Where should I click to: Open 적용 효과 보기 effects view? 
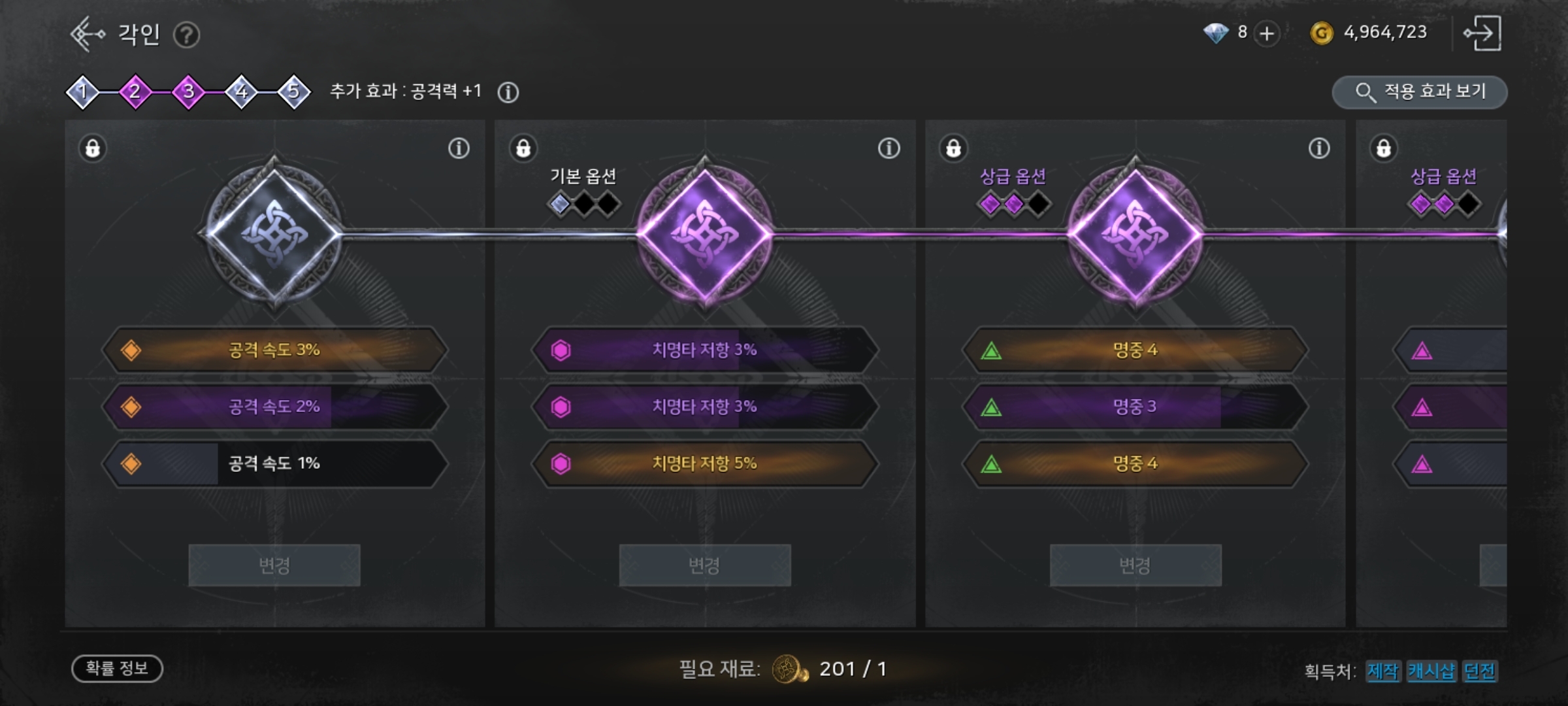[x=1420, y=92]
